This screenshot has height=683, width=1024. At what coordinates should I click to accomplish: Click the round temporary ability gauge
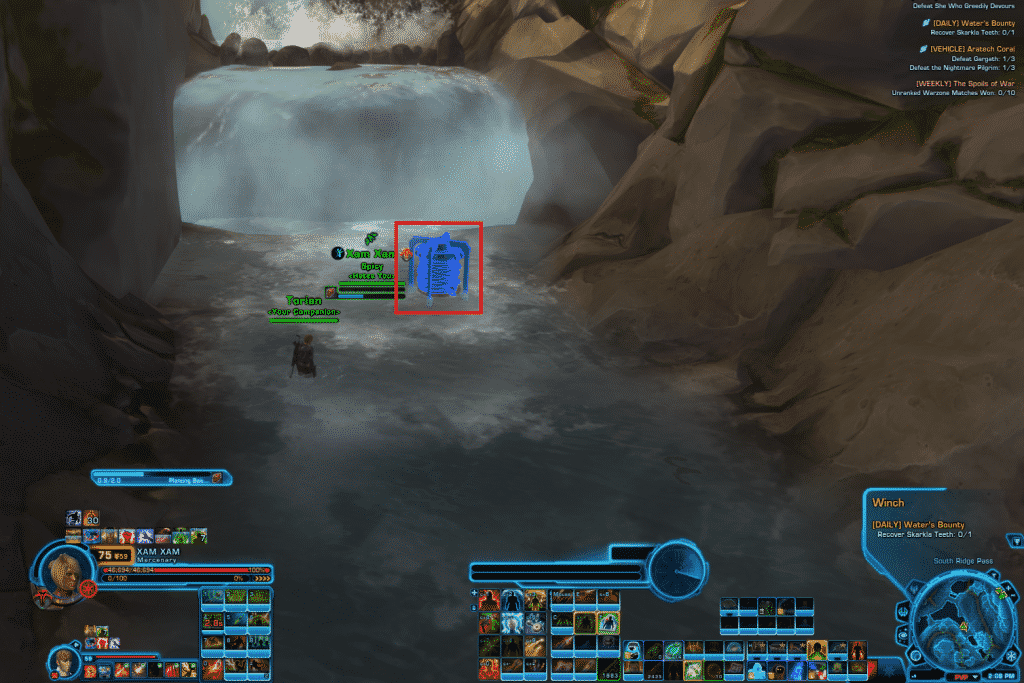pyautogui.click(x=677, y=570)
